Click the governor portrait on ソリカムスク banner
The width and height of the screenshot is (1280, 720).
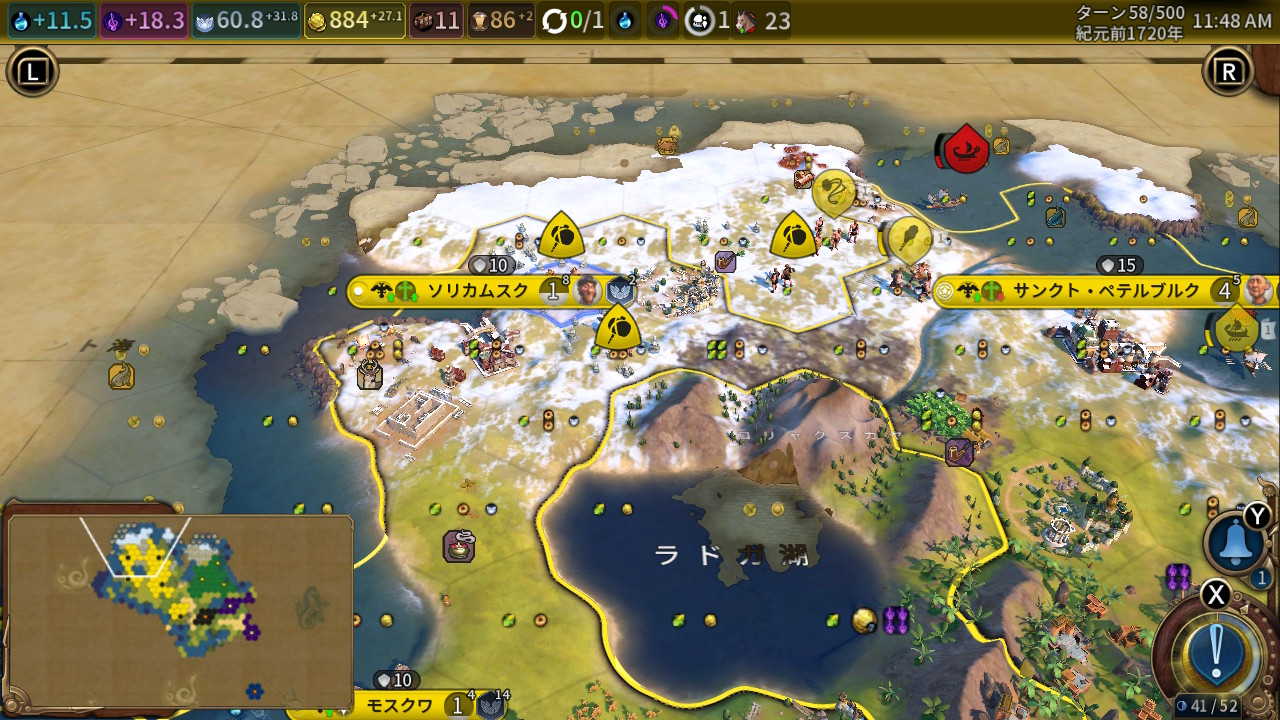[x=588, y=292]
